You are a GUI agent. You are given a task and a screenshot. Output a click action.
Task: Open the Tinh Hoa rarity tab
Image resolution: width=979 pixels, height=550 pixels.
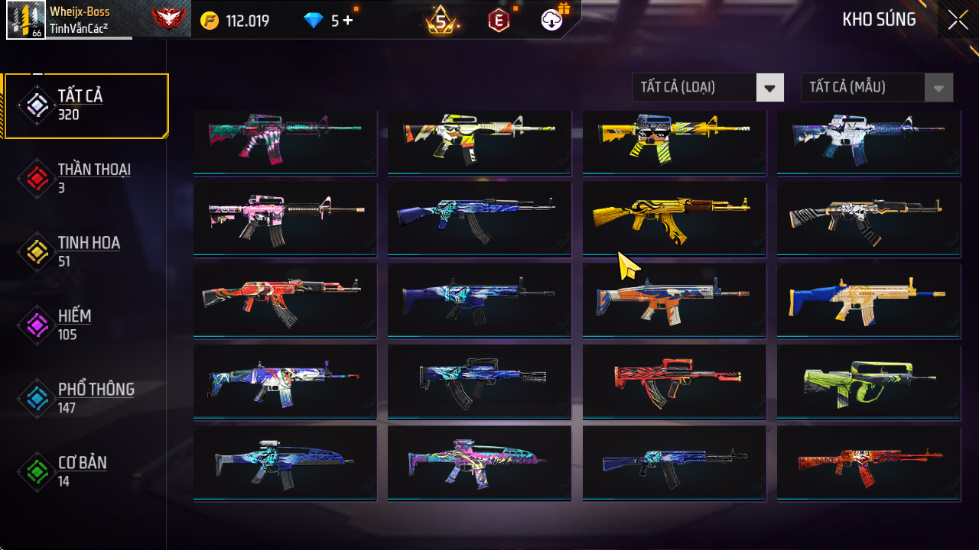[85, 251]
